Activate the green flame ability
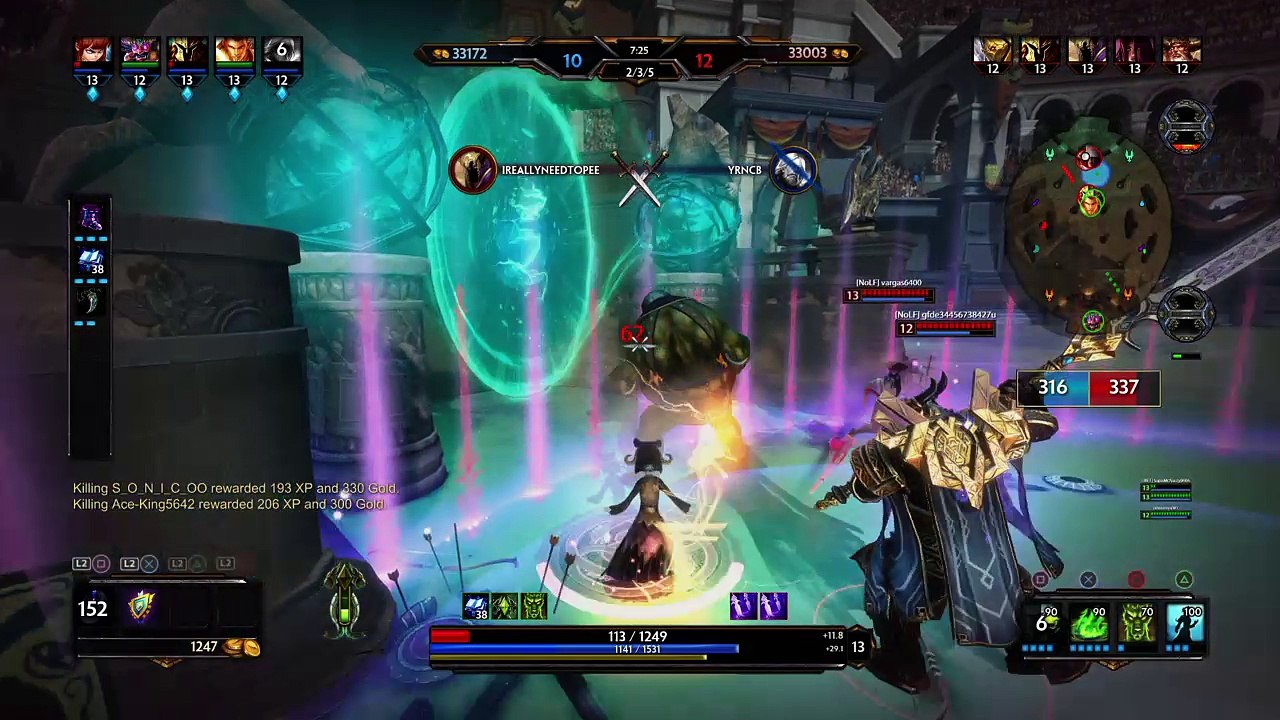The width and height of the screenshot is (1280, 720). point(1089,624)
